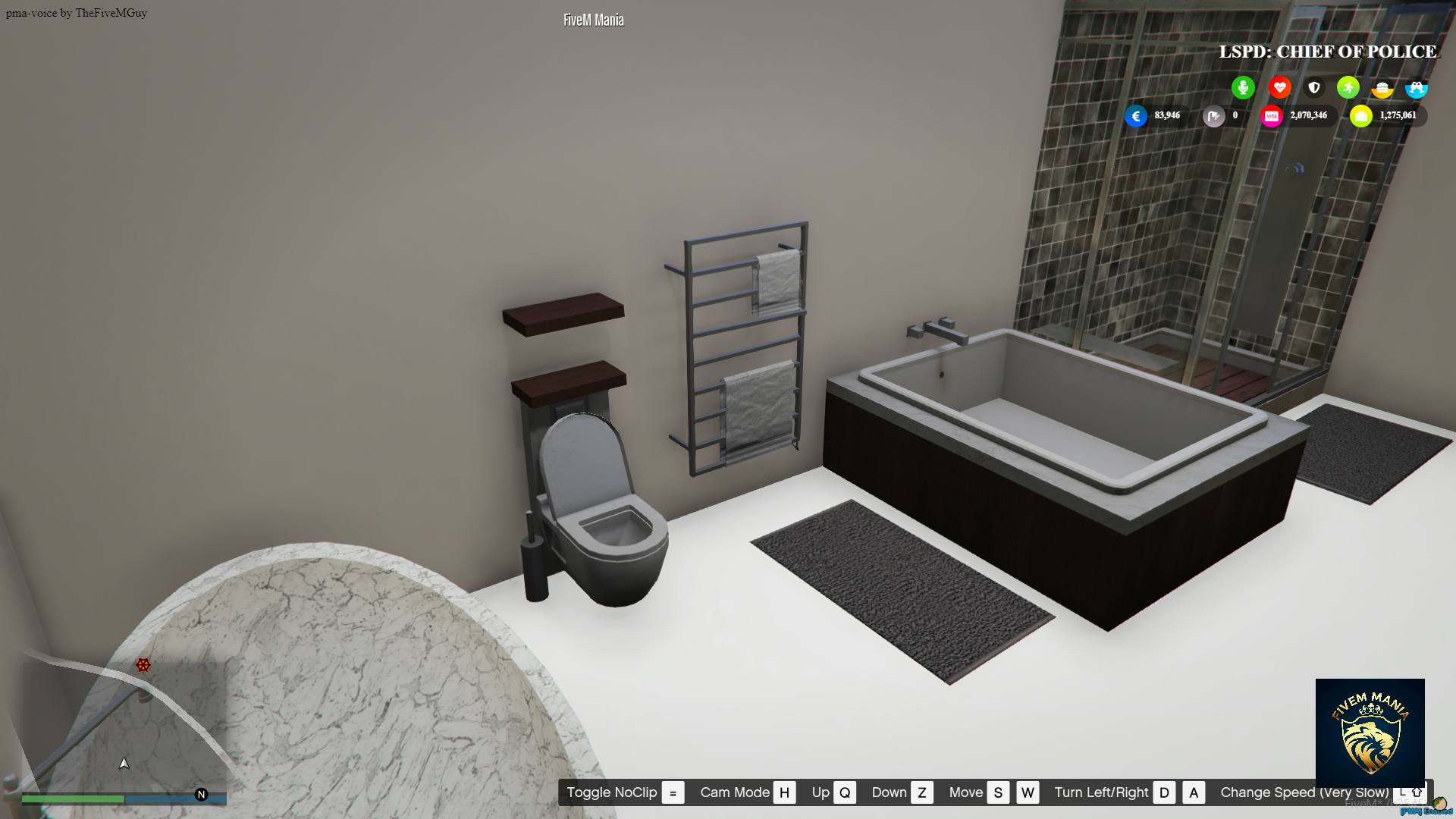Select the LSPD: CHIEF OF POLICE job label
1456x819 pixels.
tap(1328, 52)
